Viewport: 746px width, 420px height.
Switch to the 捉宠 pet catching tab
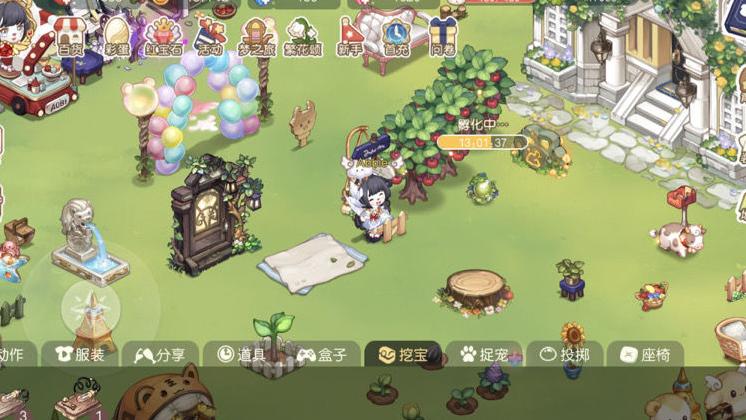click(x=483, y=354)
